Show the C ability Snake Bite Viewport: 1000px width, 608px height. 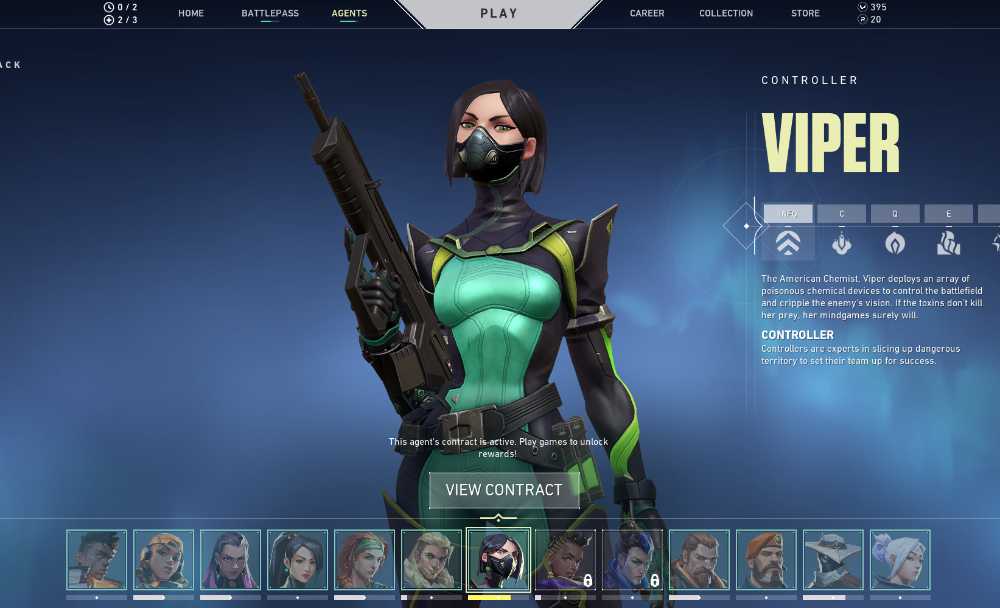(x=841, y=214)
